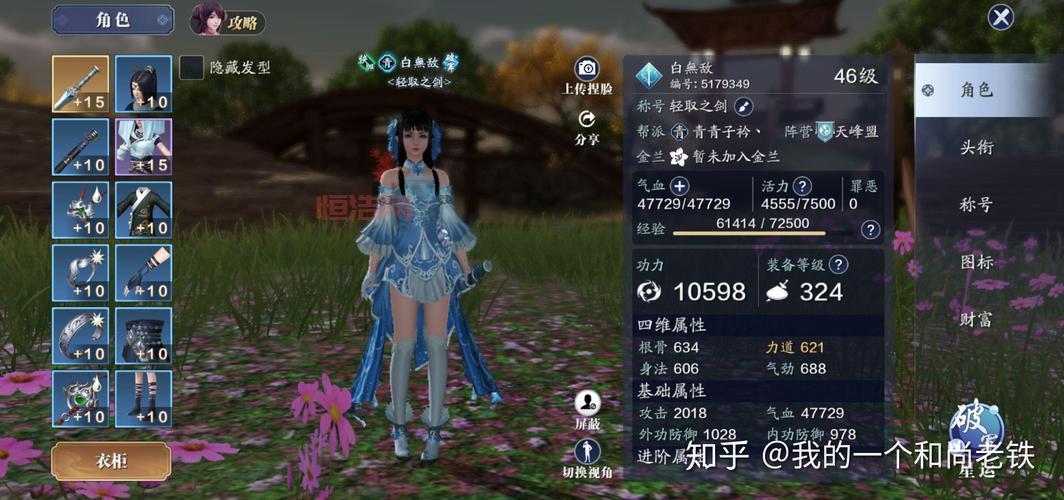Close the character panel with the X

pyautogui.click(x=1000, y=17)
